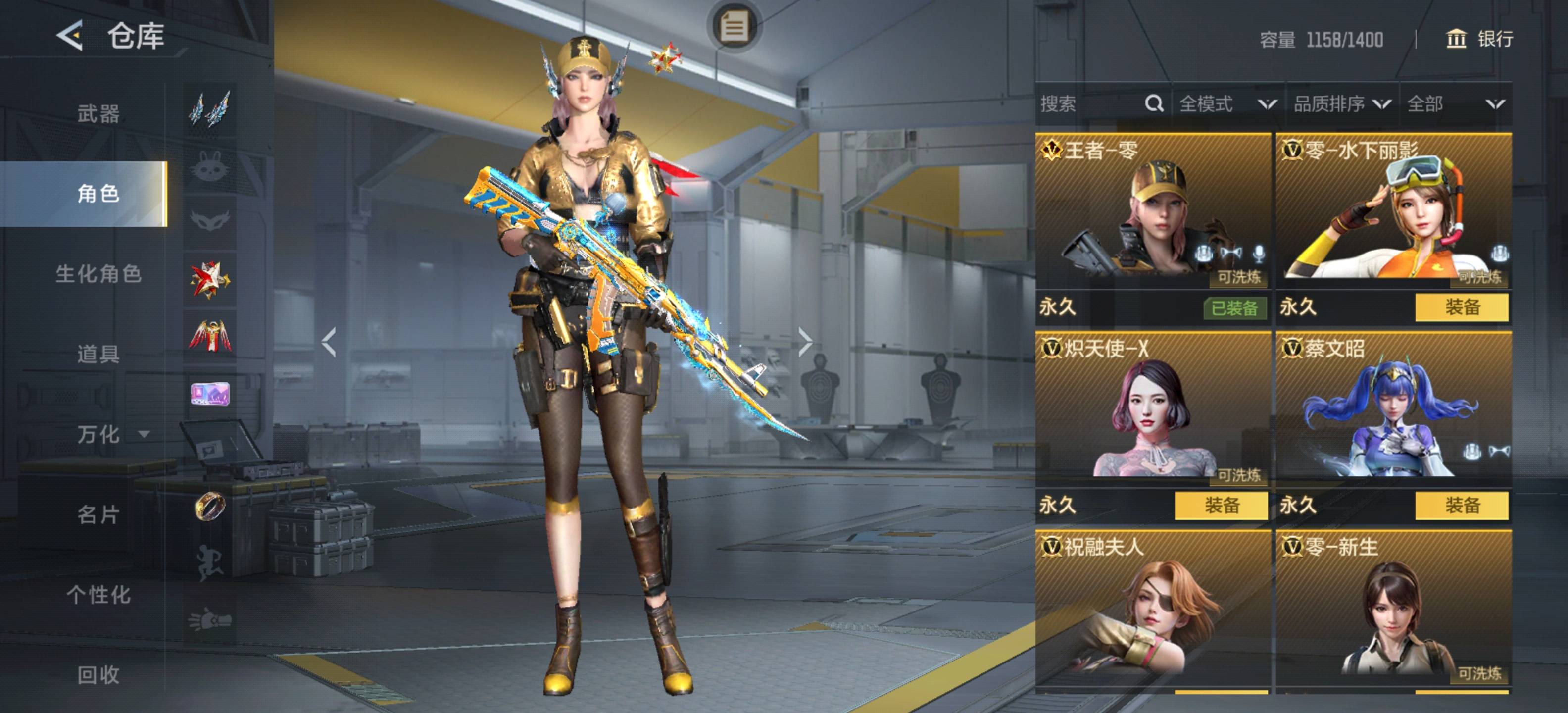Viewport: 1568px width, 713px height.
Task: Select the gold ring accessory slot
Action: point(210,506)
